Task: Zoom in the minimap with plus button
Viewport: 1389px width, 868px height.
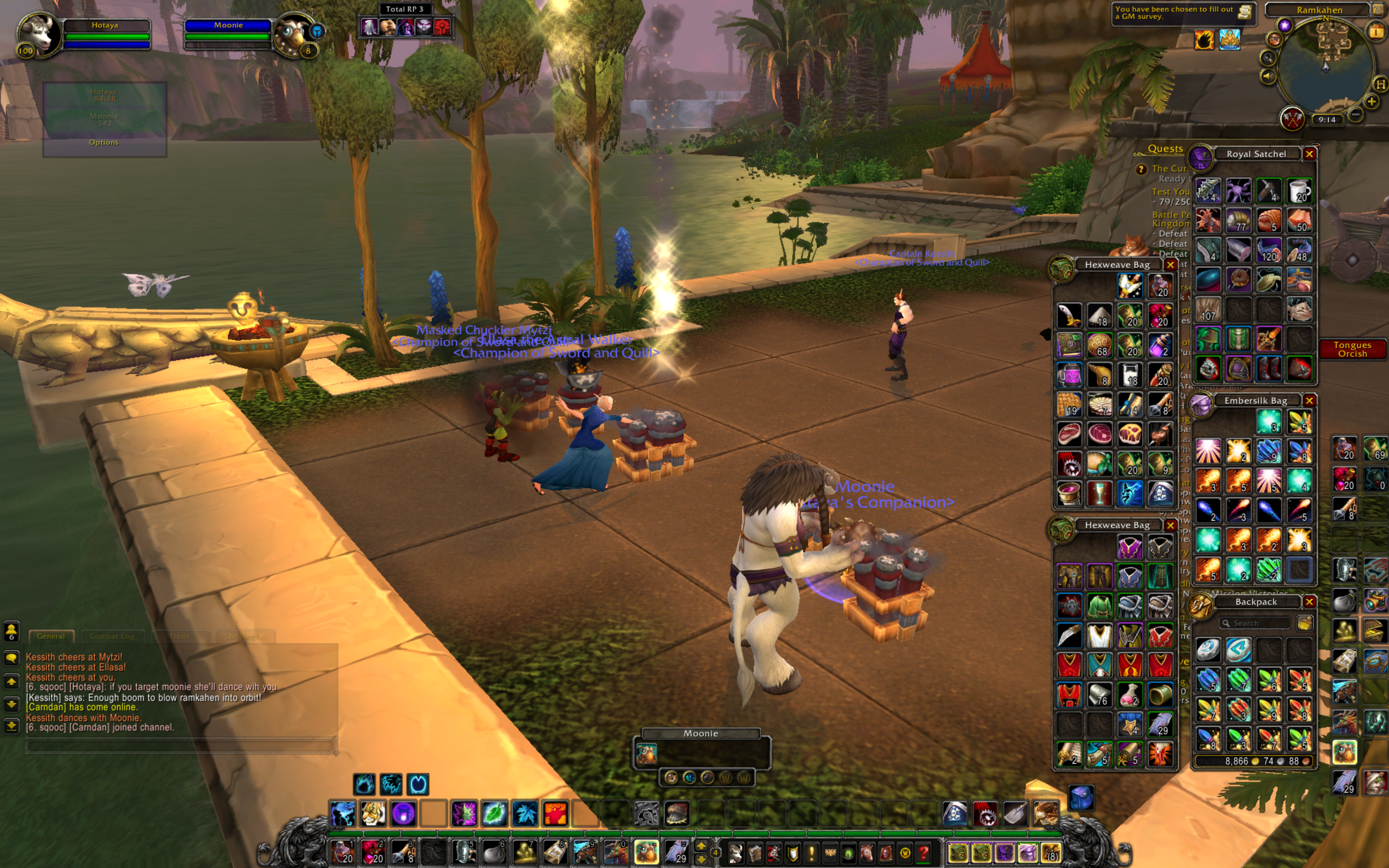Action: pyautogui.click(x=1372, y=102)
